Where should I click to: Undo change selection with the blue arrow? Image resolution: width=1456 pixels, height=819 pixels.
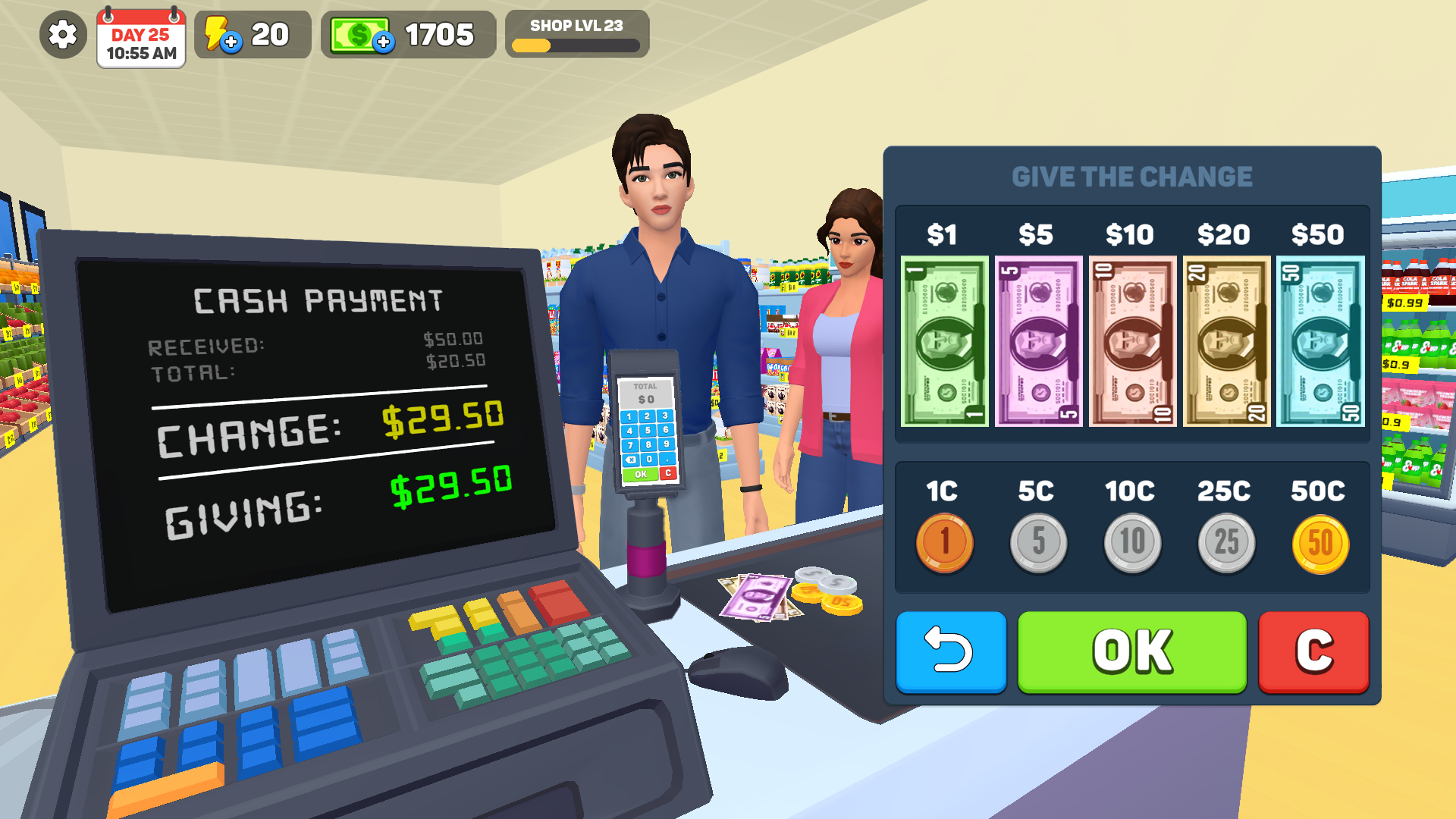click(x=951, y=651)
